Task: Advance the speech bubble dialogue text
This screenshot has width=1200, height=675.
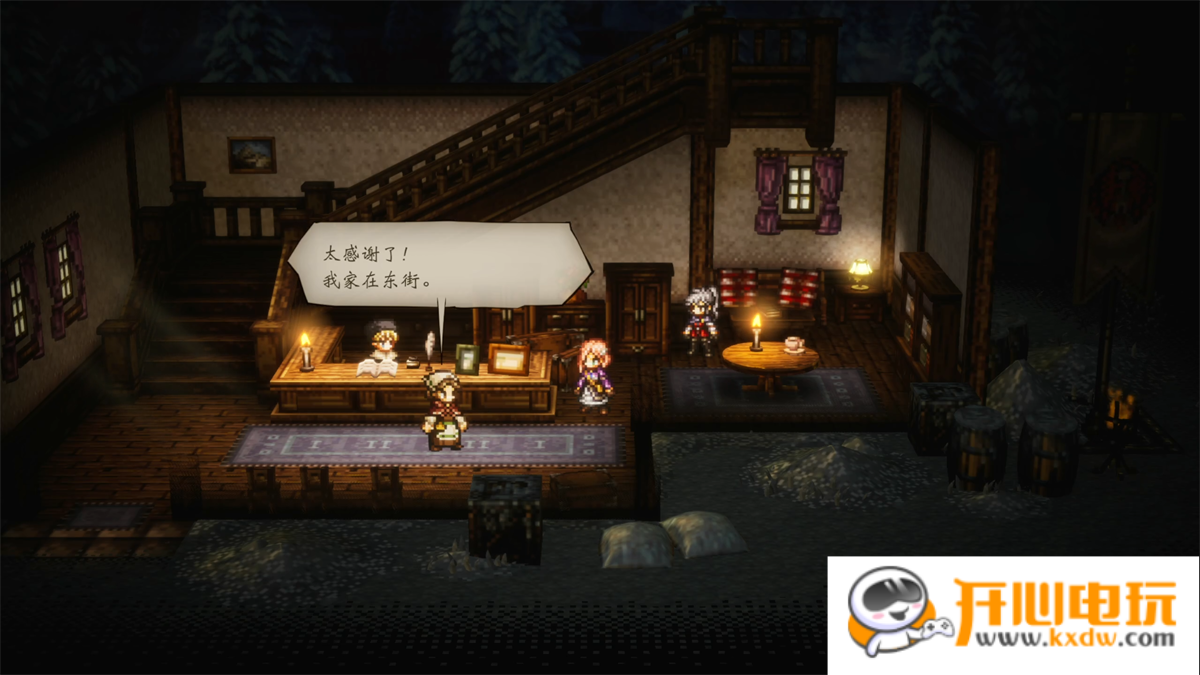Action: [440, 265]
